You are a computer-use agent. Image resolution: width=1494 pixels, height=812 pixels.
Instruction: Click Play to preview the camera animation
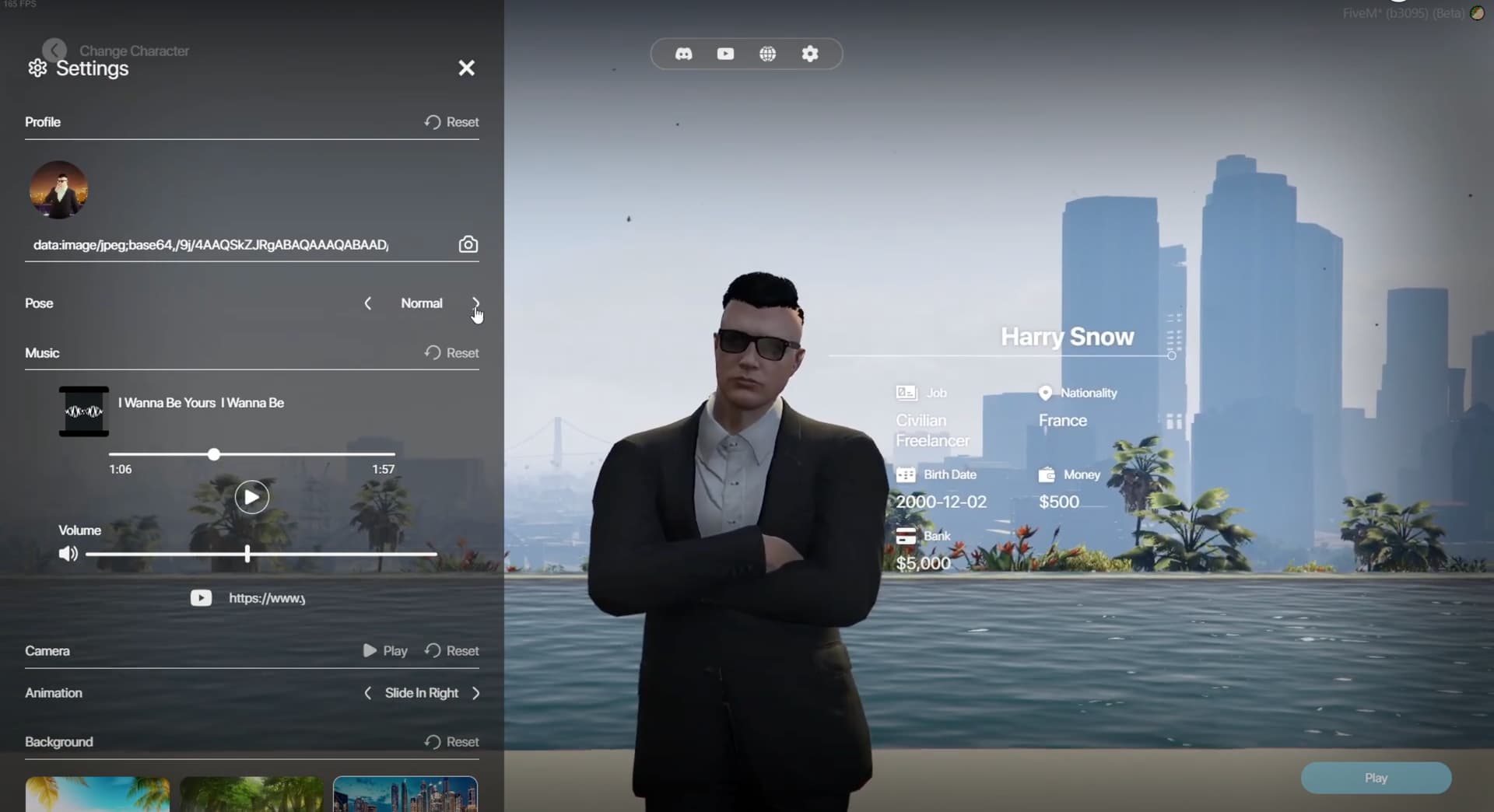pos(384,650)
